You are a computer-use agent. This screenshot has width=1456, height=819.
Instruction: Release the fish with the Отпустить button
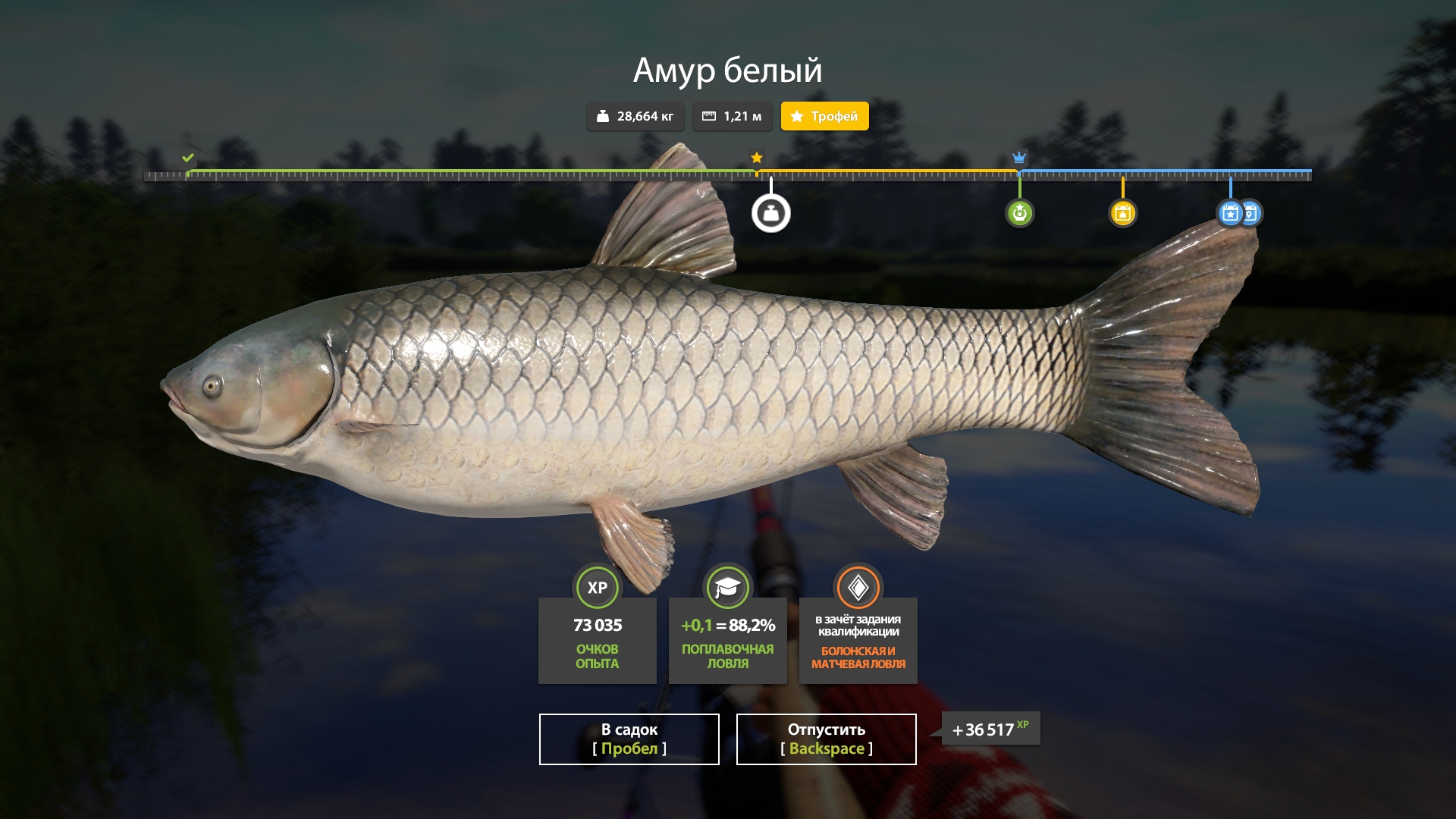(x=826, y=739)
